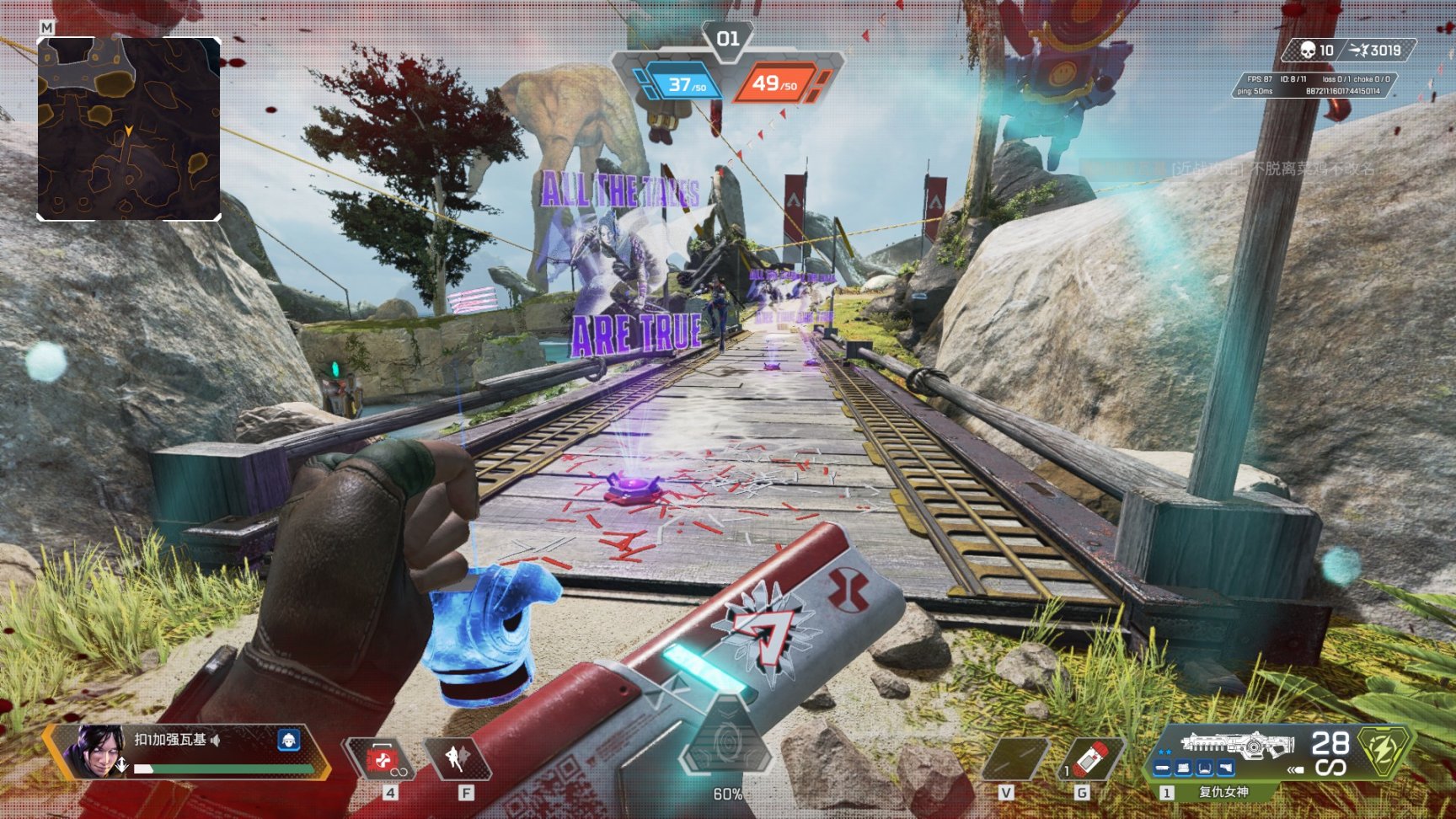Screen dimensions: 1456x819
Task: Select the thermite grenade slot
Action: [1092, 758]
